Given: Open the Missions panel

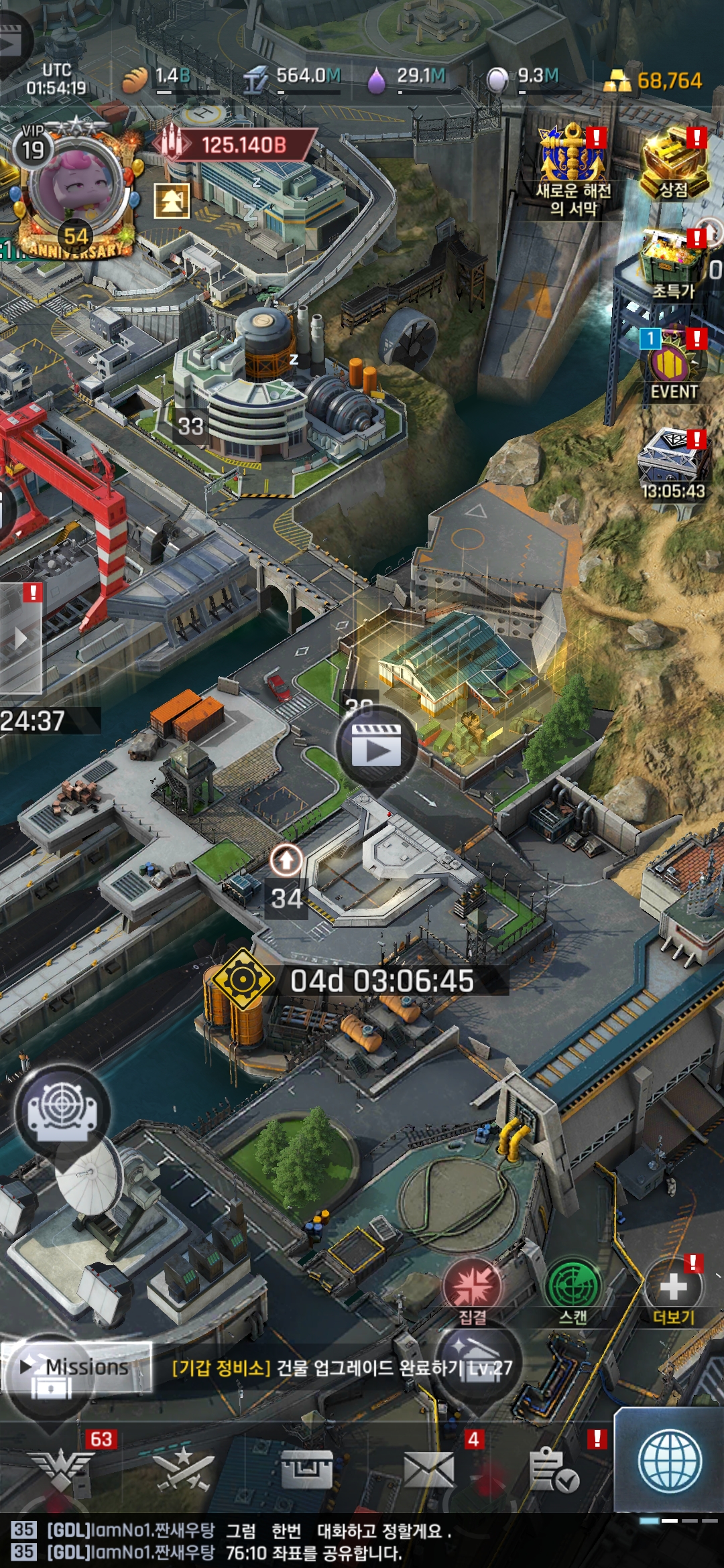Looking at the screenshot, I should [x=75, y=1367].
